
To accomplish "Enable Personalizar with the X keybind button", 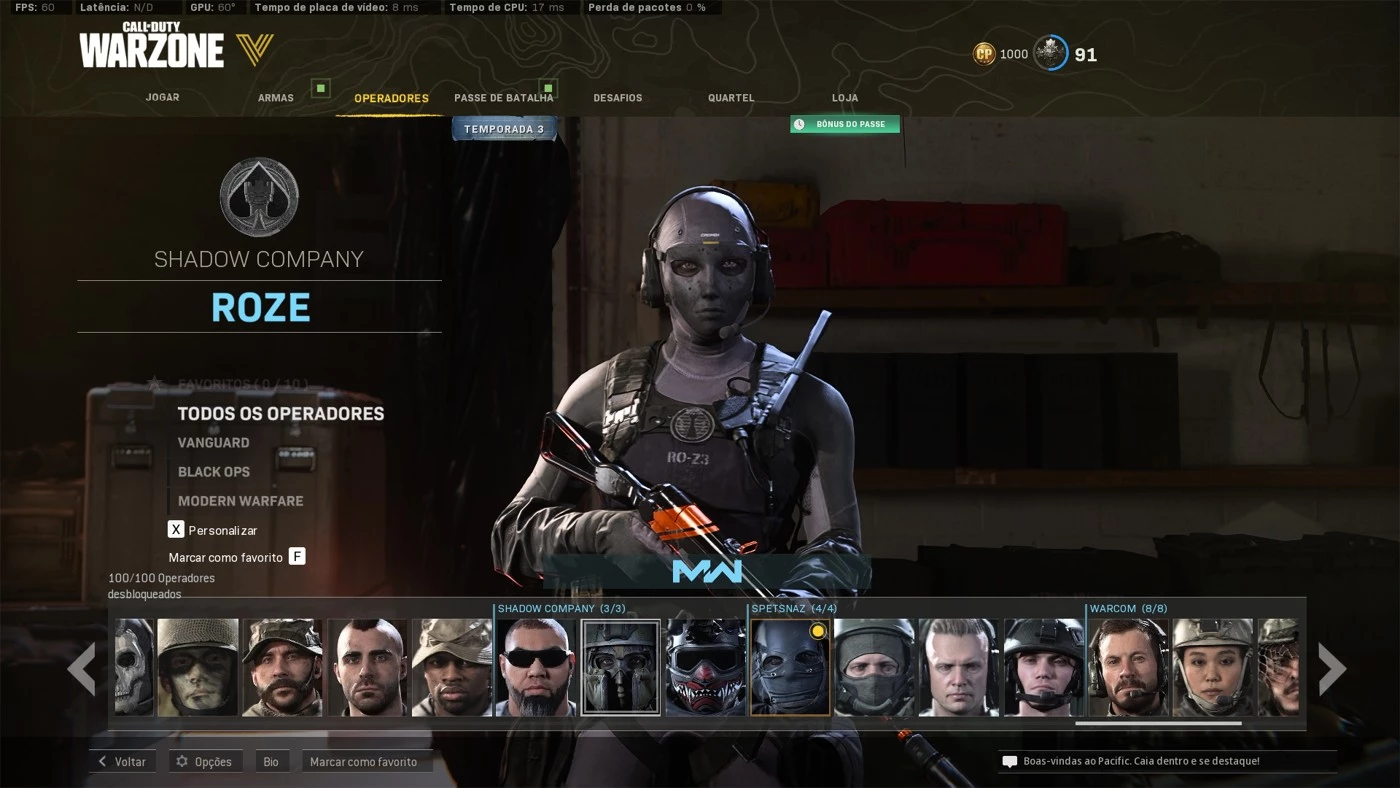I will 176,530.
